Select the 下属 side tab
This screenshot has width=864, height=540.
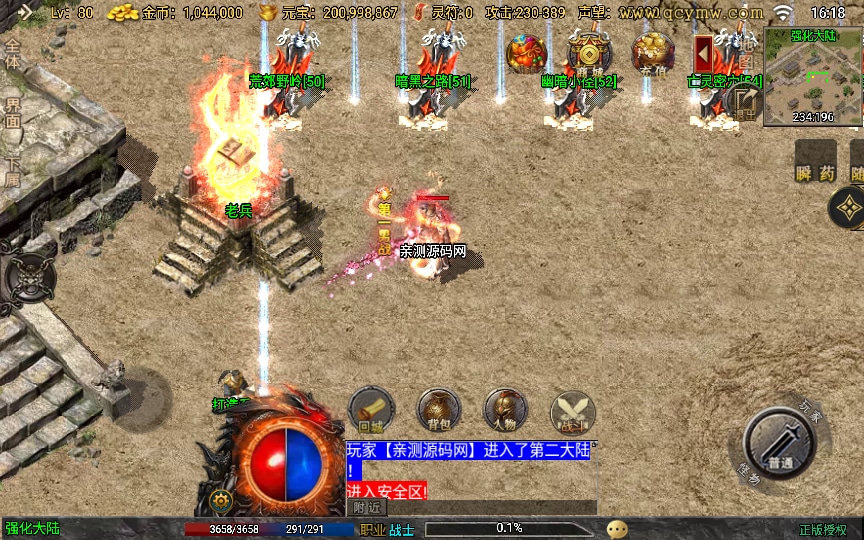pyautogui.click(x=13, y=172)
